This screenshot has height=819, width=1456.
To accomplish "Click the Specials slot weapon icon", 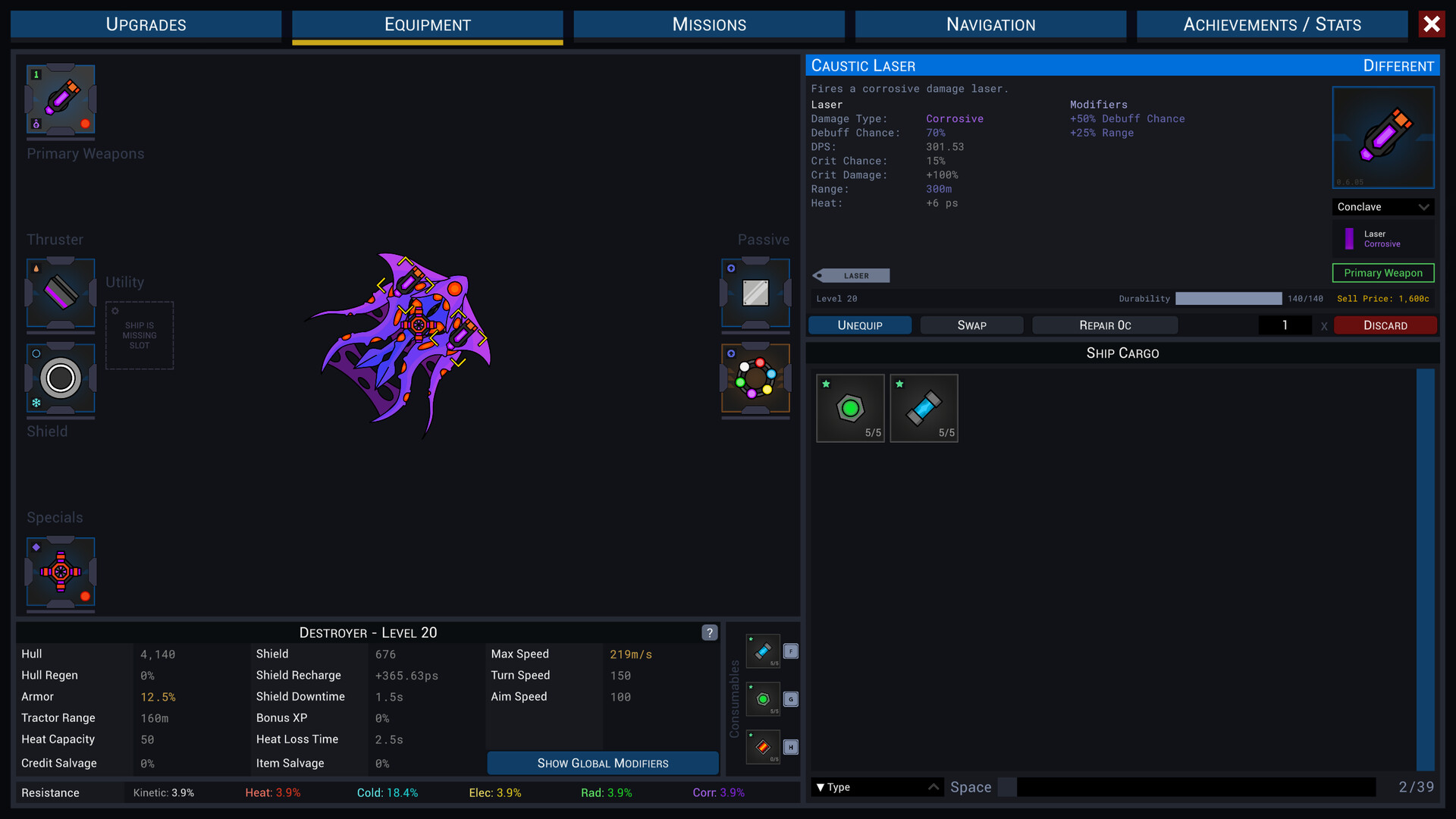I will pos(61,574).
